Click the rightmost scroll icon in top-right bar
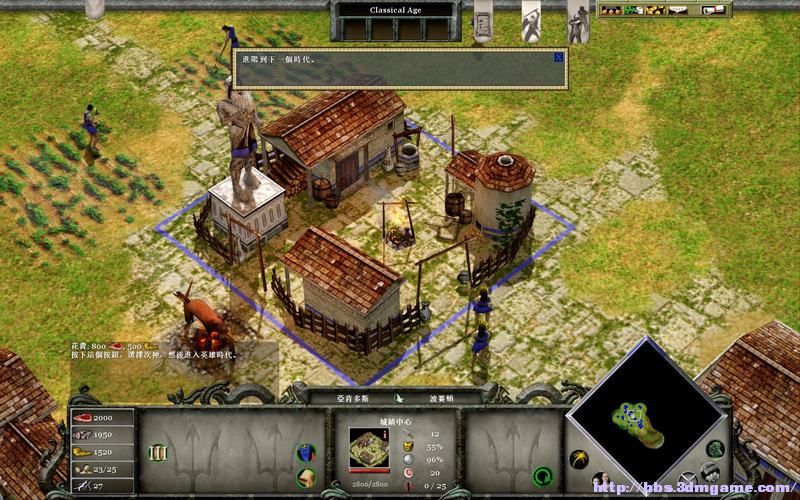The image size is (800, 500). (x=714, y=10)
